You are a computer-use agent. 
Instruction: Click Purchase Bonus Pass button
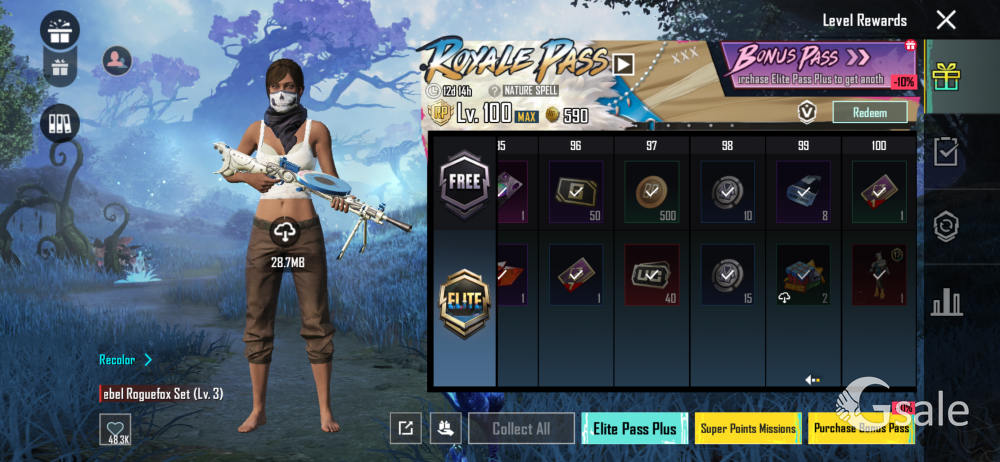pyautogui.click(x=860, y=428)
